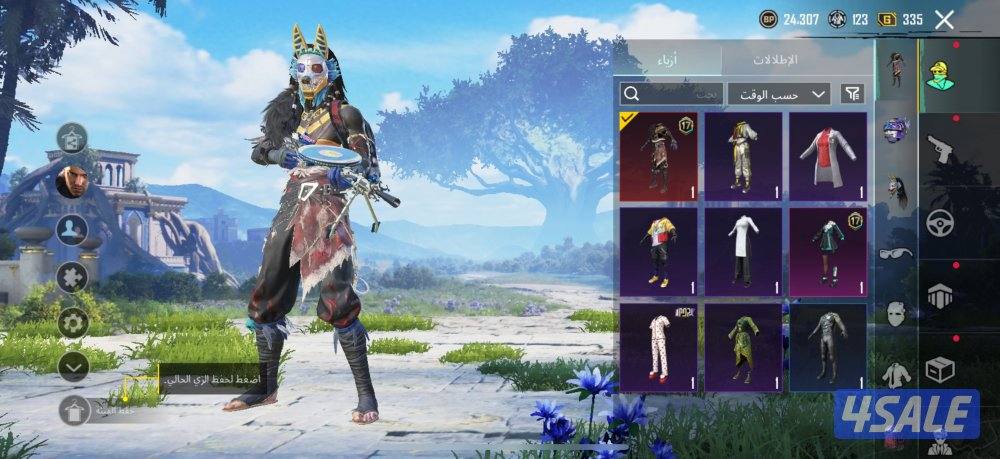This screenshot has height=459, width=1000.
Task: Select the gold and white robe outfit
Action: click(x=743, y=155)
